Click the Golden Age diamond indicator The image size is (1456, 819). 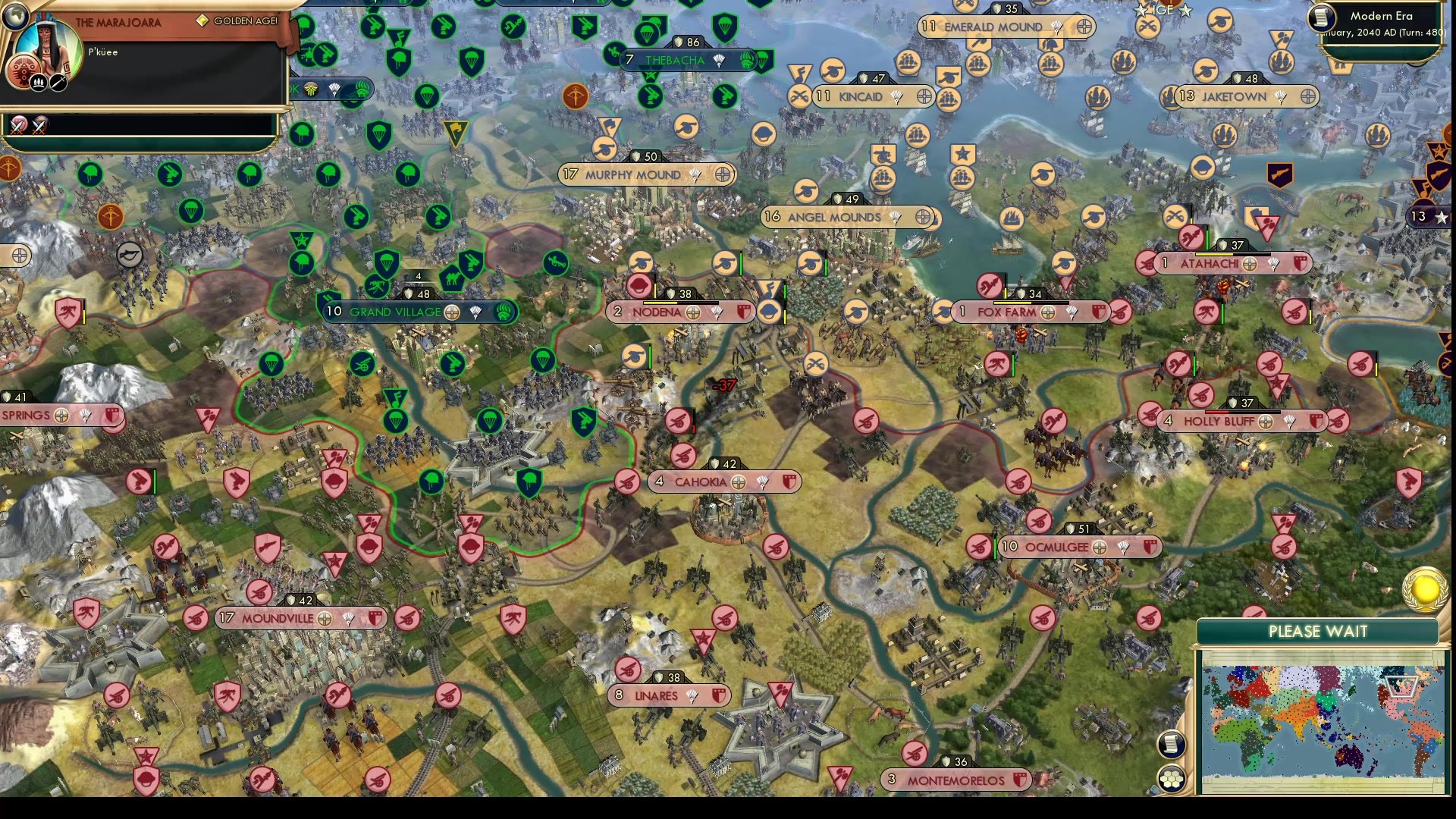202,20
